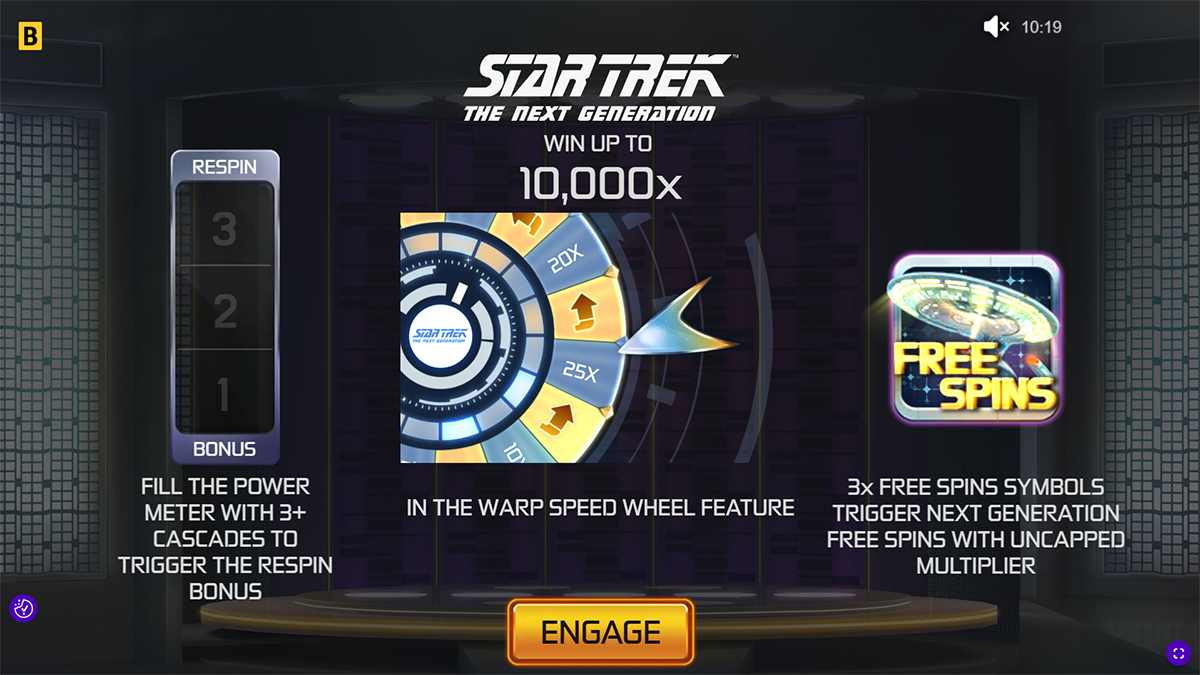Open the purple clock reality-check icon
Viewport: 1200px width, 675px height.
(x=23, y=607)
